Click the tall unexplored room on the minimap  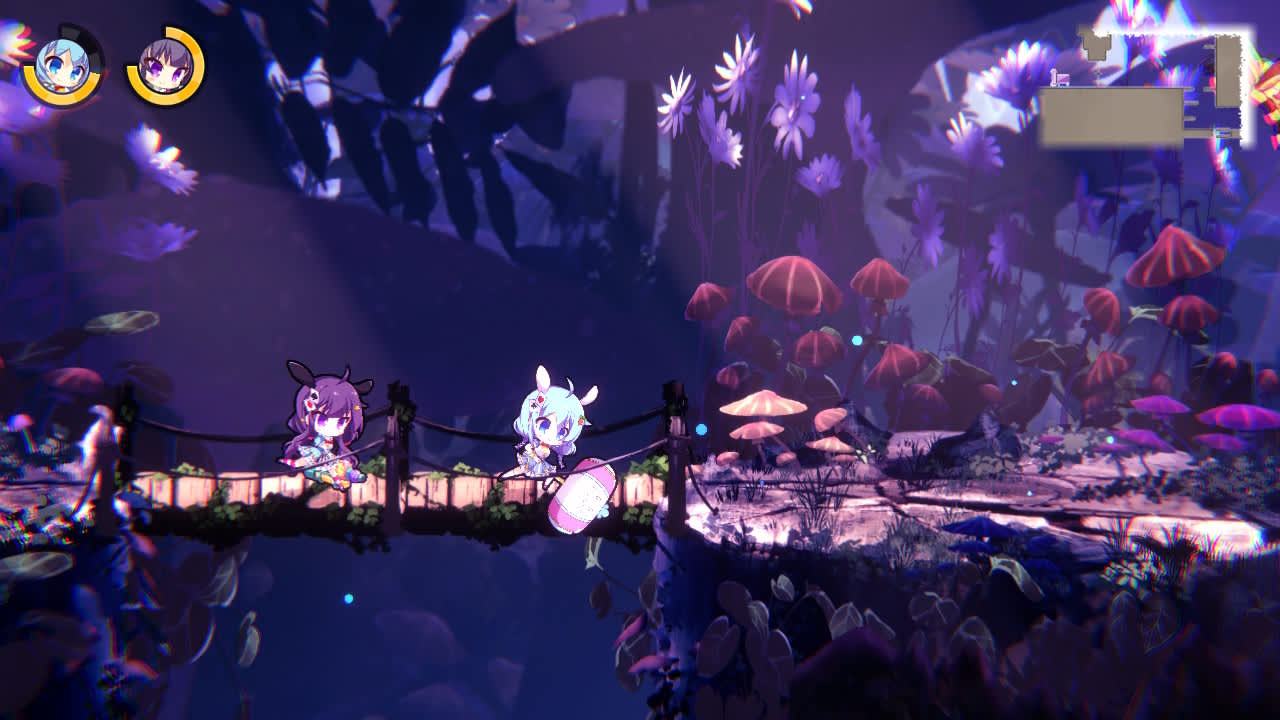pos(1228,70)
